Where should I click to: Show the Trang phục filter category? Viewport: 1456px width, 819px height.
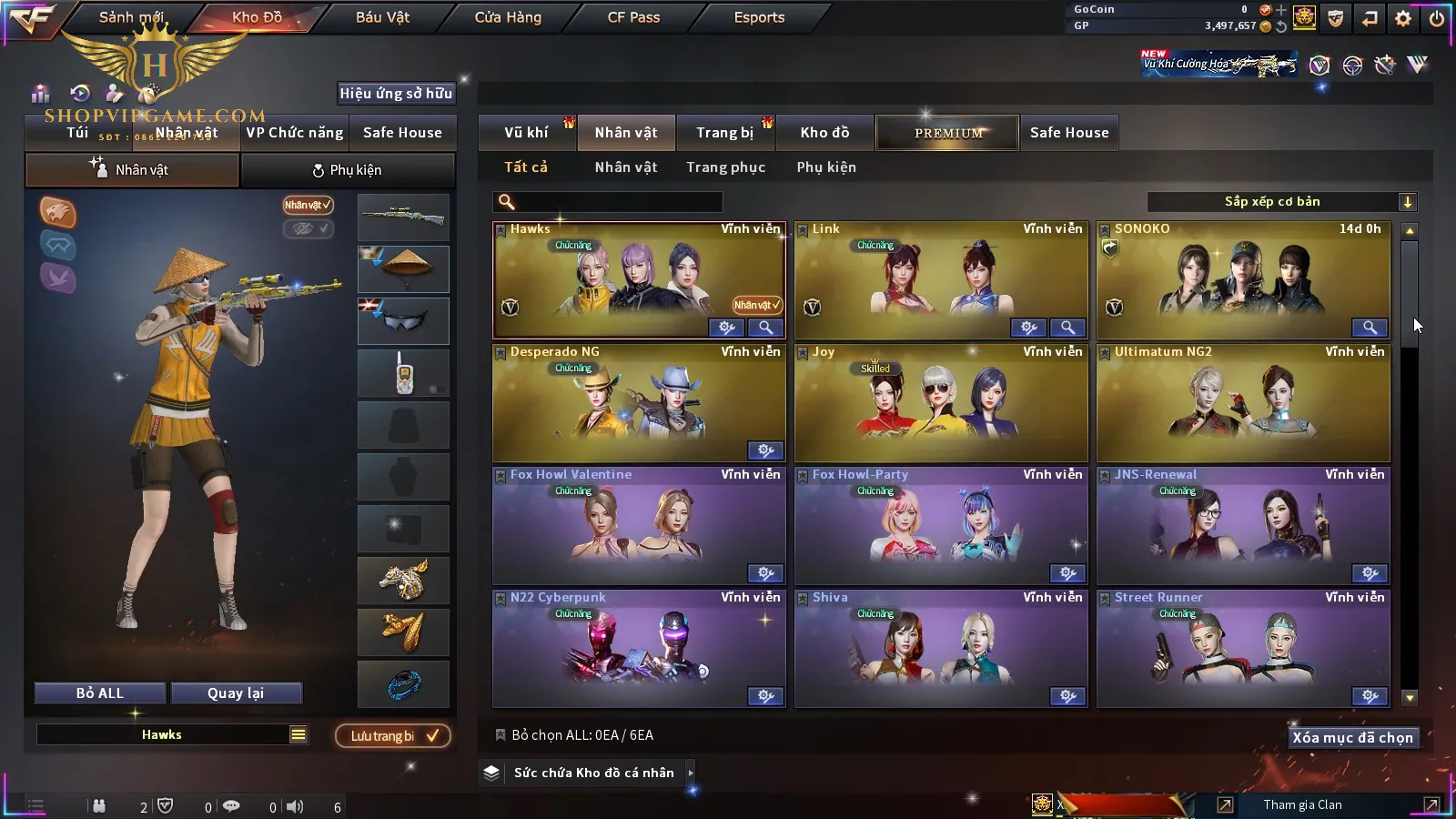725,167
